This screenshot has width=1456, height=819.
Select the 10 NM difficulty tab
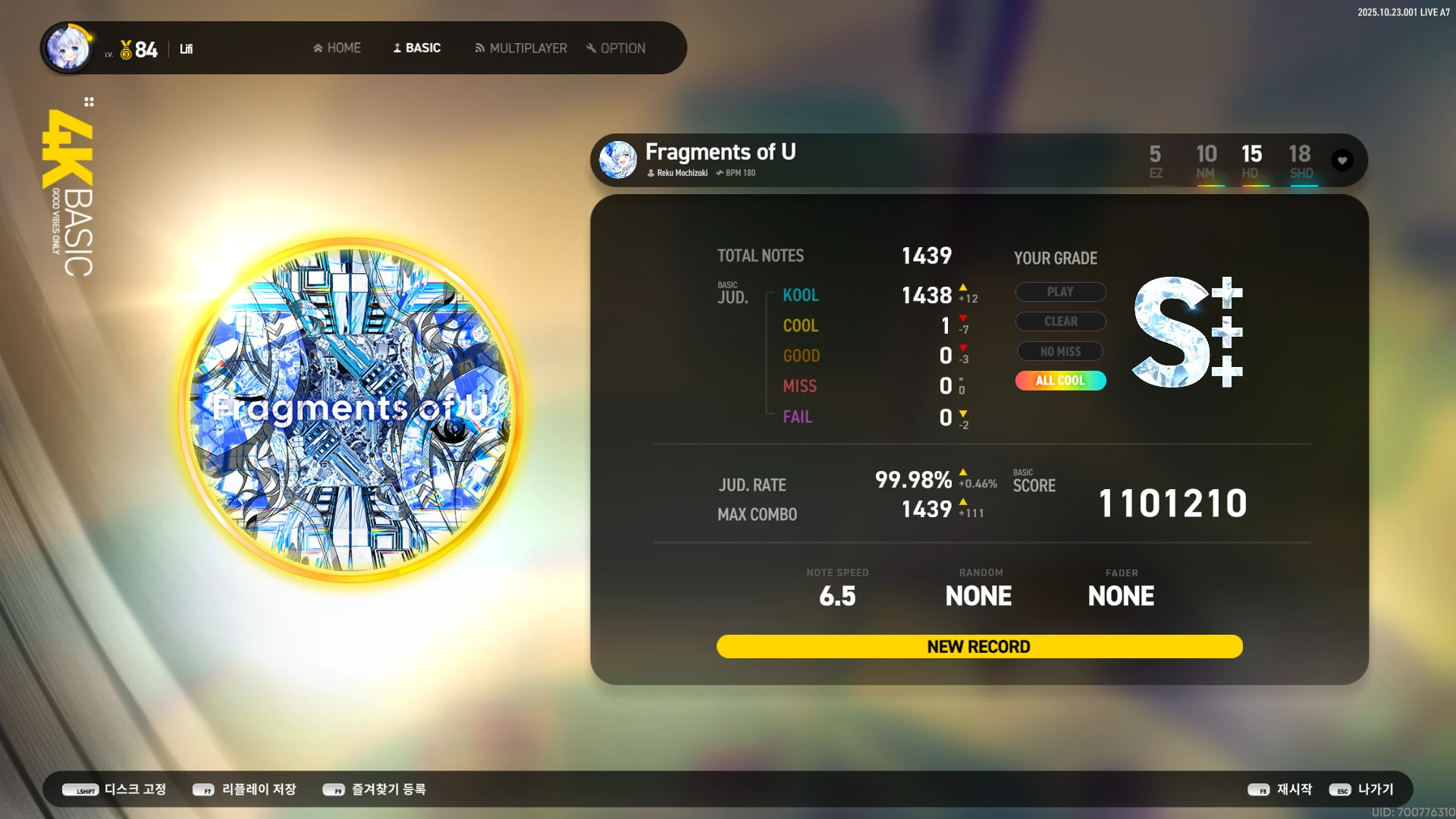point(1206,162)
